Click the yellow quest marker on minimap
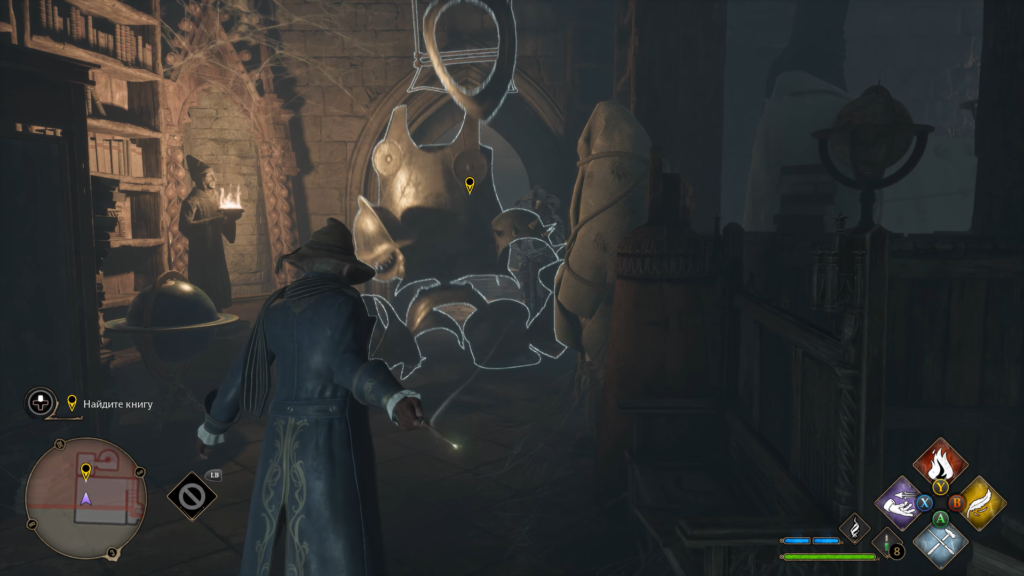This screenshot has height=576, width=1024. click(86, 470)
